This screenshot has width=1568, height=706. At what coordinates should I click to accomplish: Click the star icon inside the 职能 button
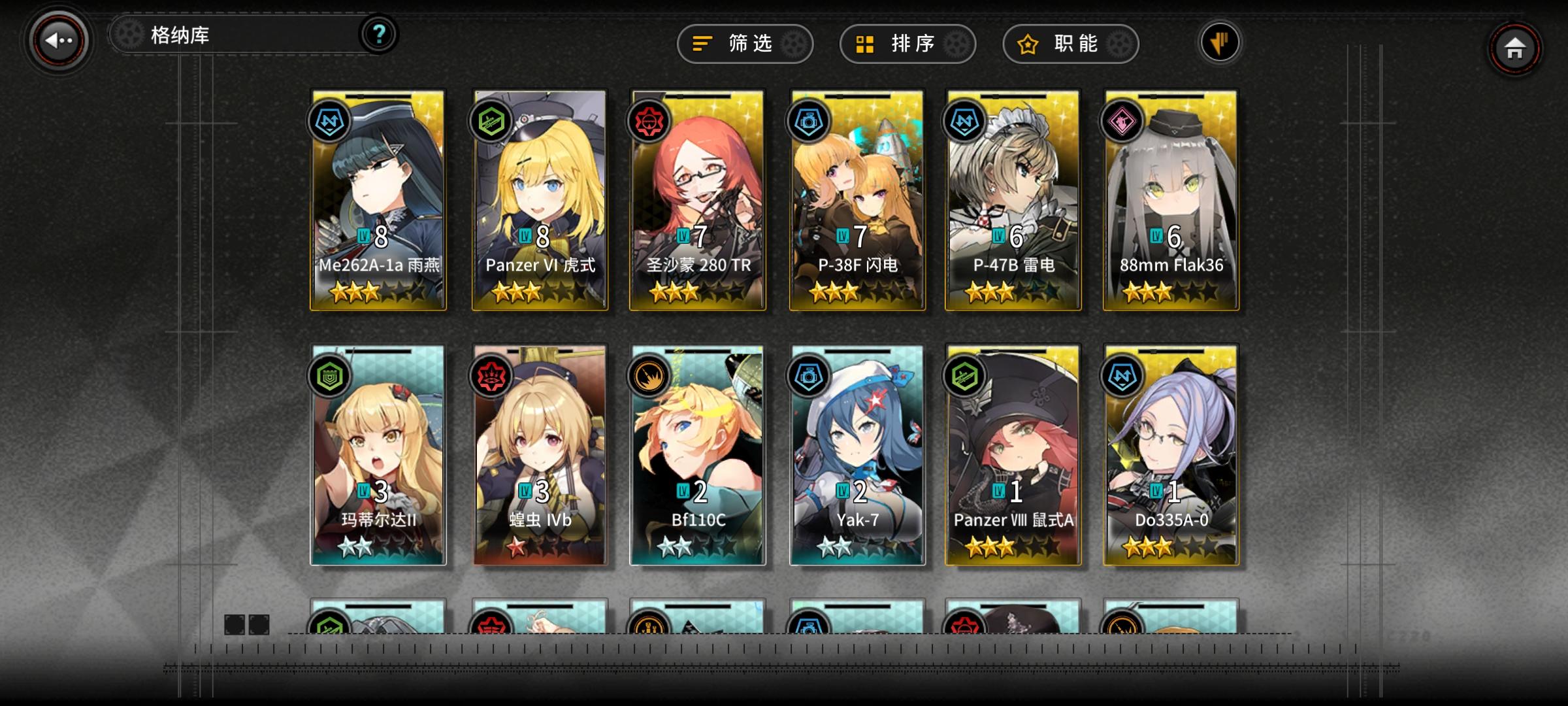coord(1028,43)
